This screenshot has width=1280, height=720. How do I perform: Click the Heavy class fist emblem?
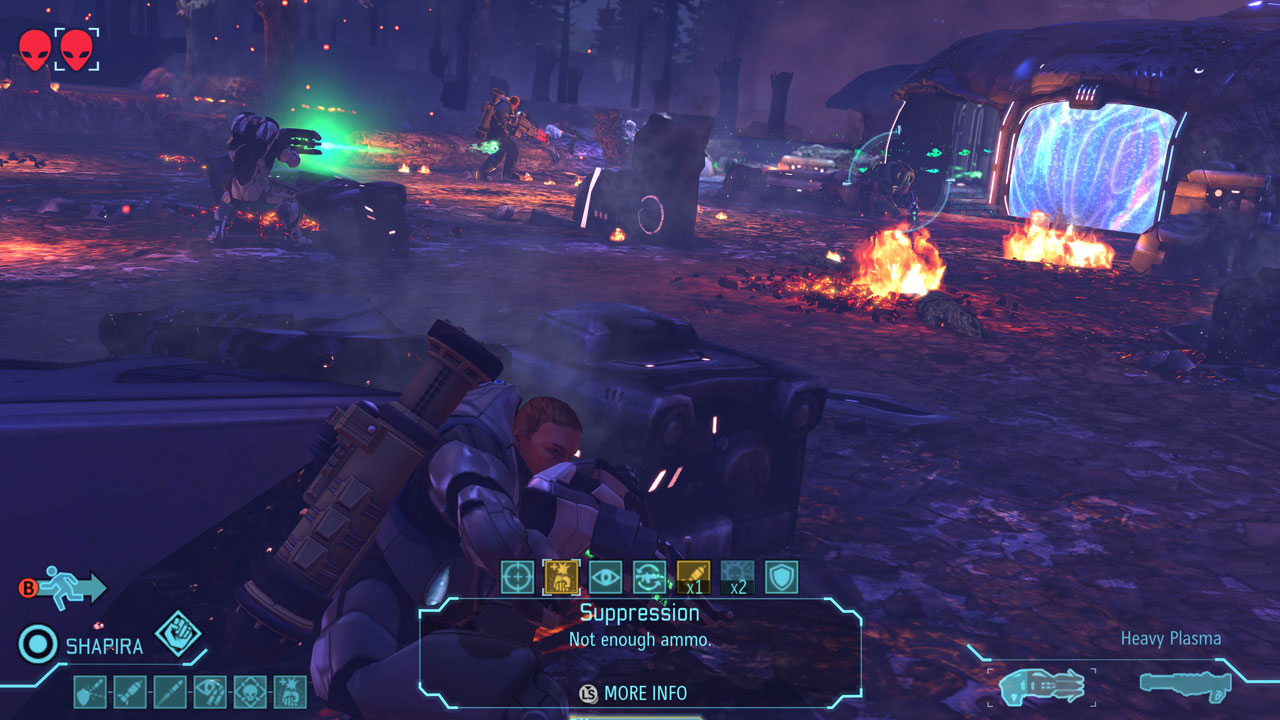tap(178, 634)
